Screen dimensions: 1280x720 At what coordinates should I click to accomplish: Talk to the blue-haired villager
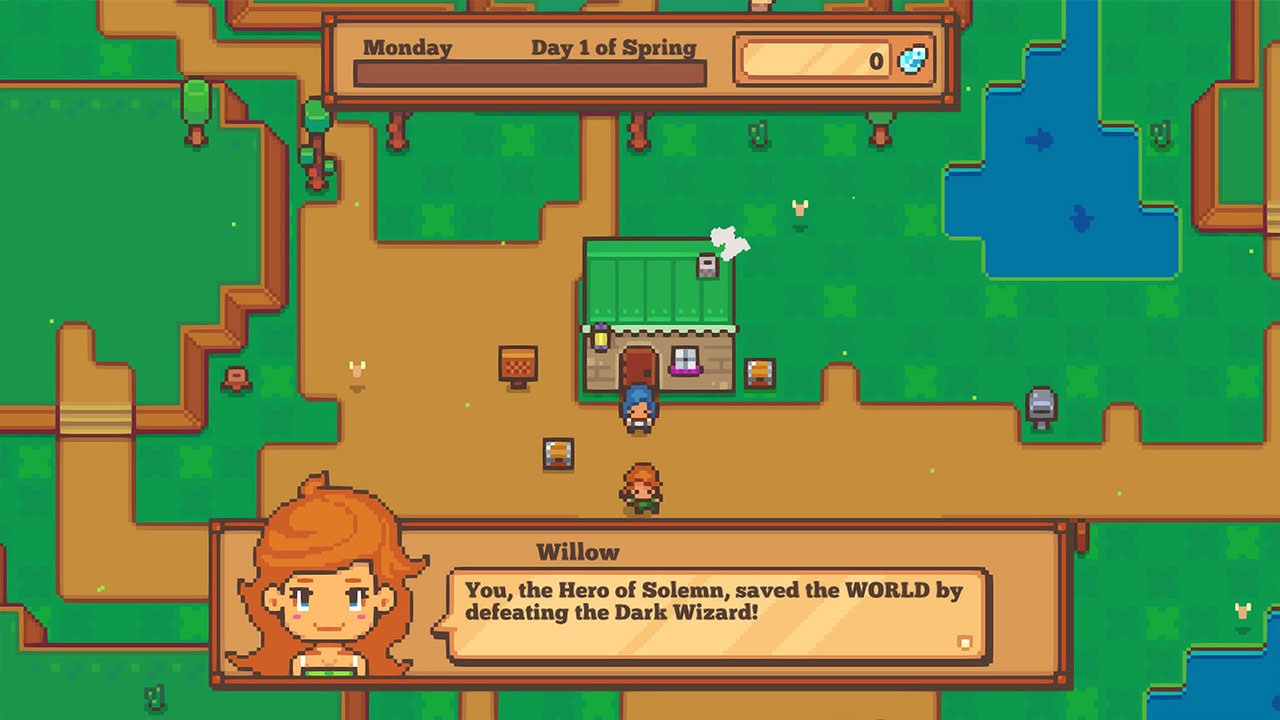(x=637, y=405)
